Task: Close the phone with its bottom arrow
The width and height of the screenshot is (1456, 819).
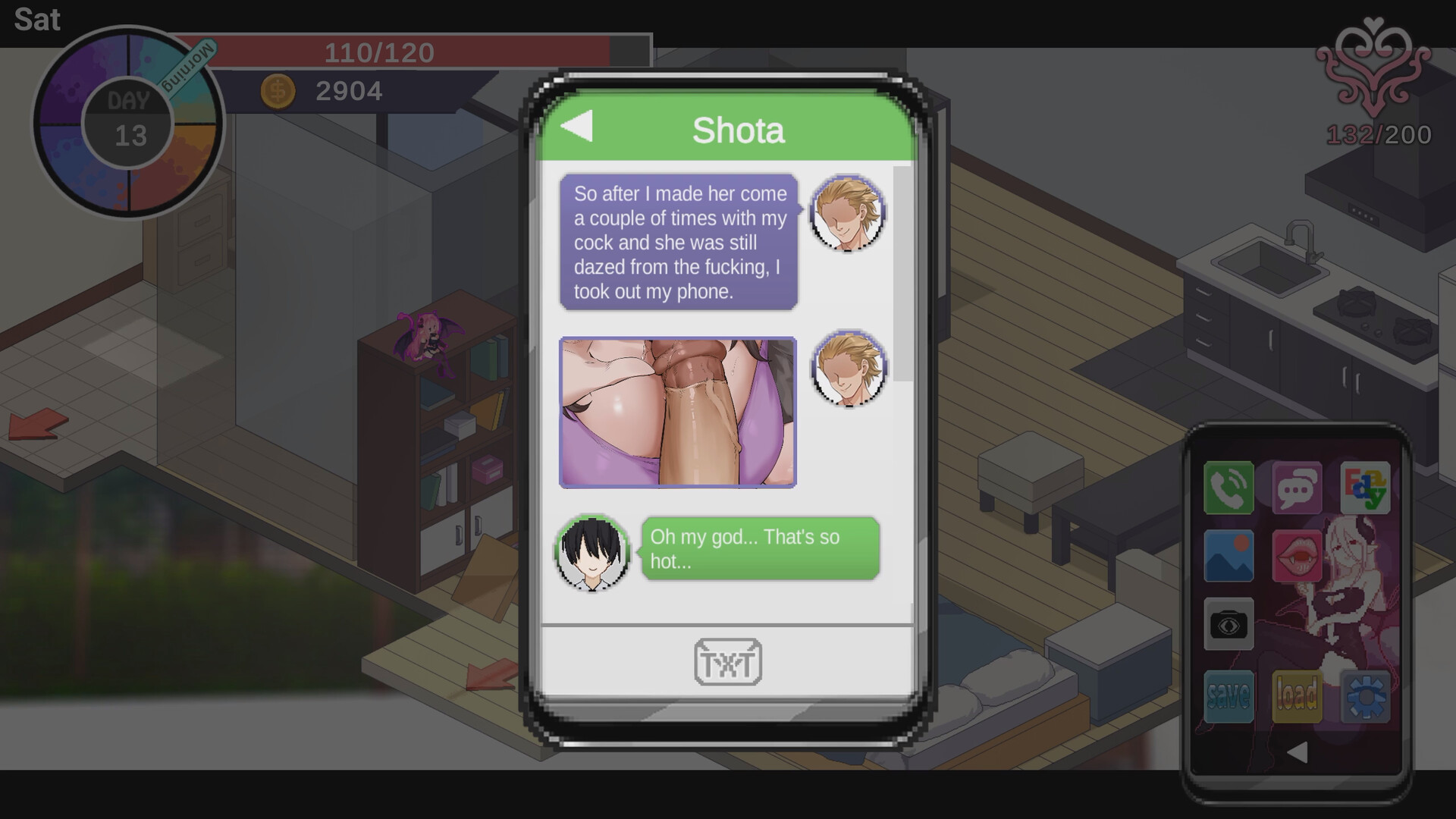Action: tap(1298, 752)
